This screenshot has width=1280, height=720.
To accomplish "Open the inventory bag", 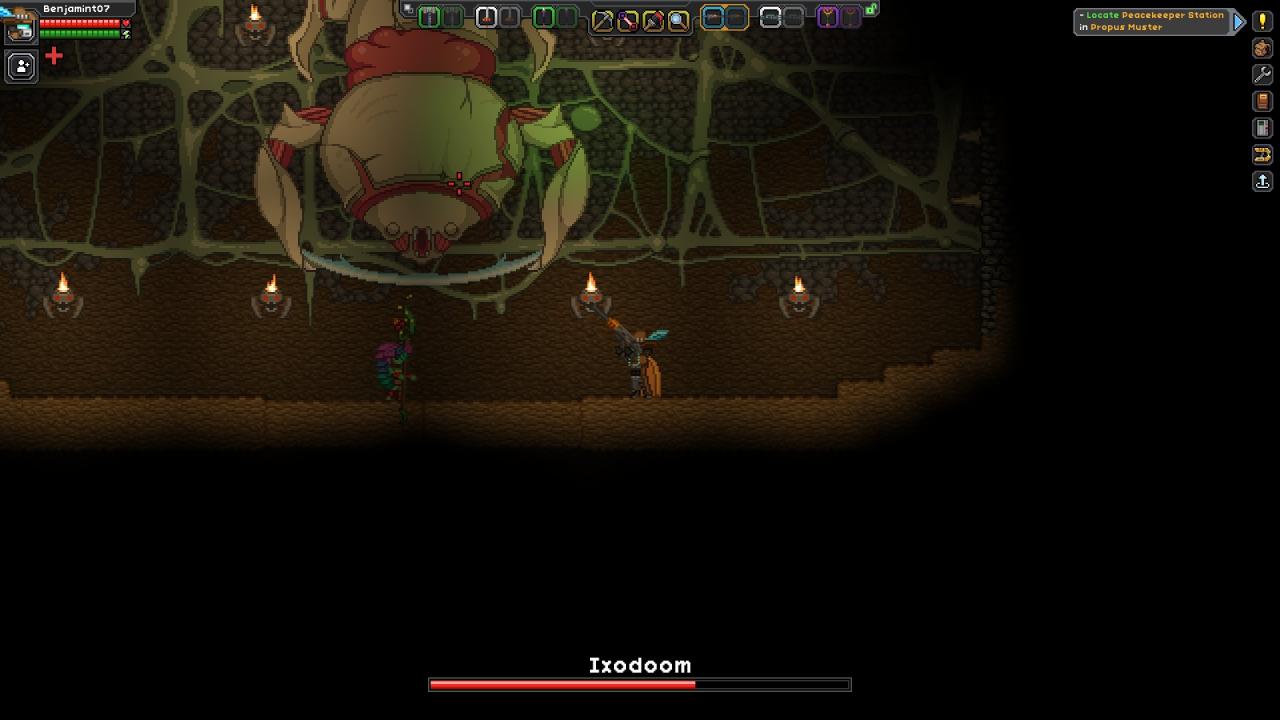I will pos(1262,48).
